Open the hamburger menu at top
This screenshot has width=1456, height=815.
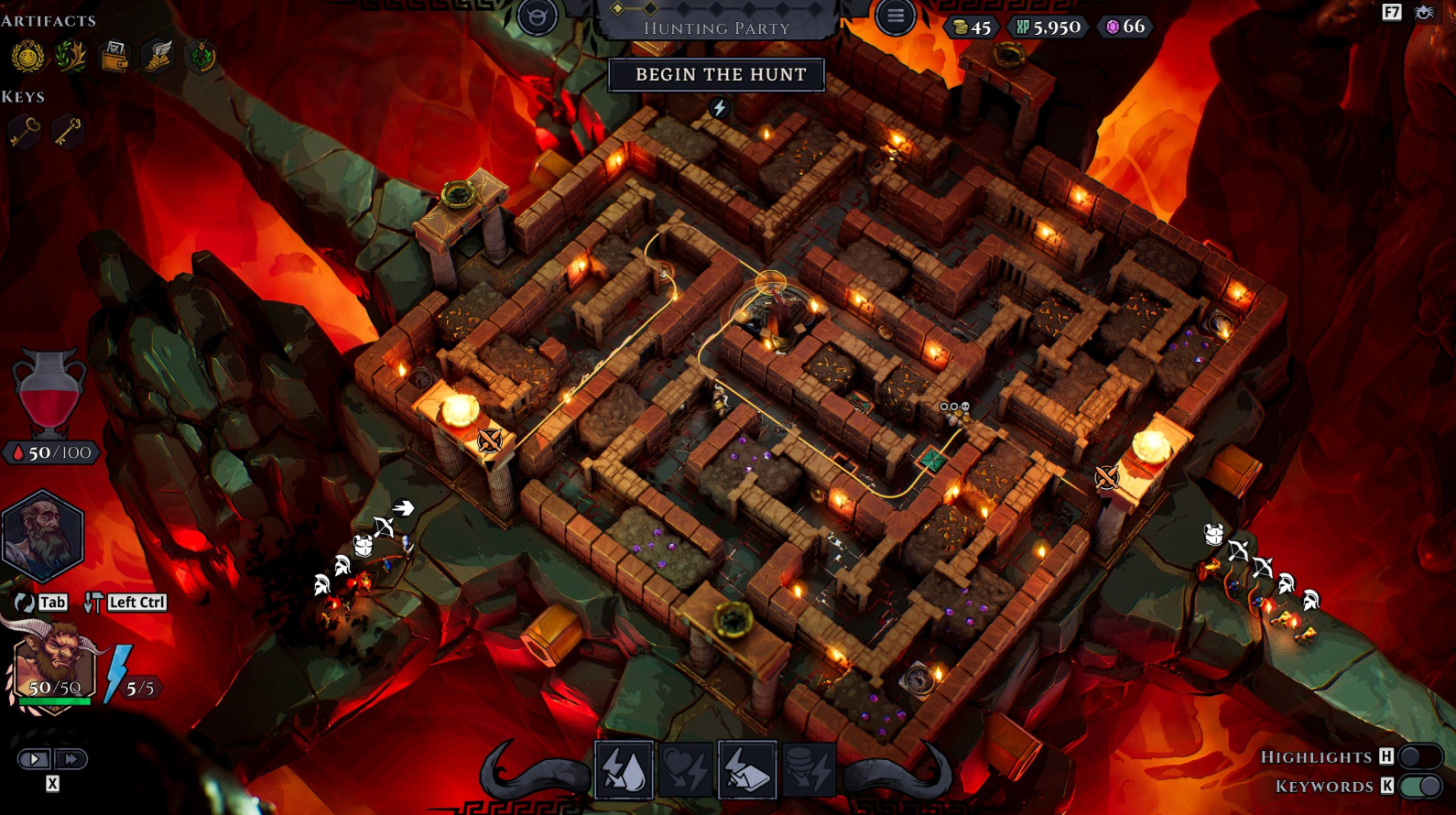895,16
